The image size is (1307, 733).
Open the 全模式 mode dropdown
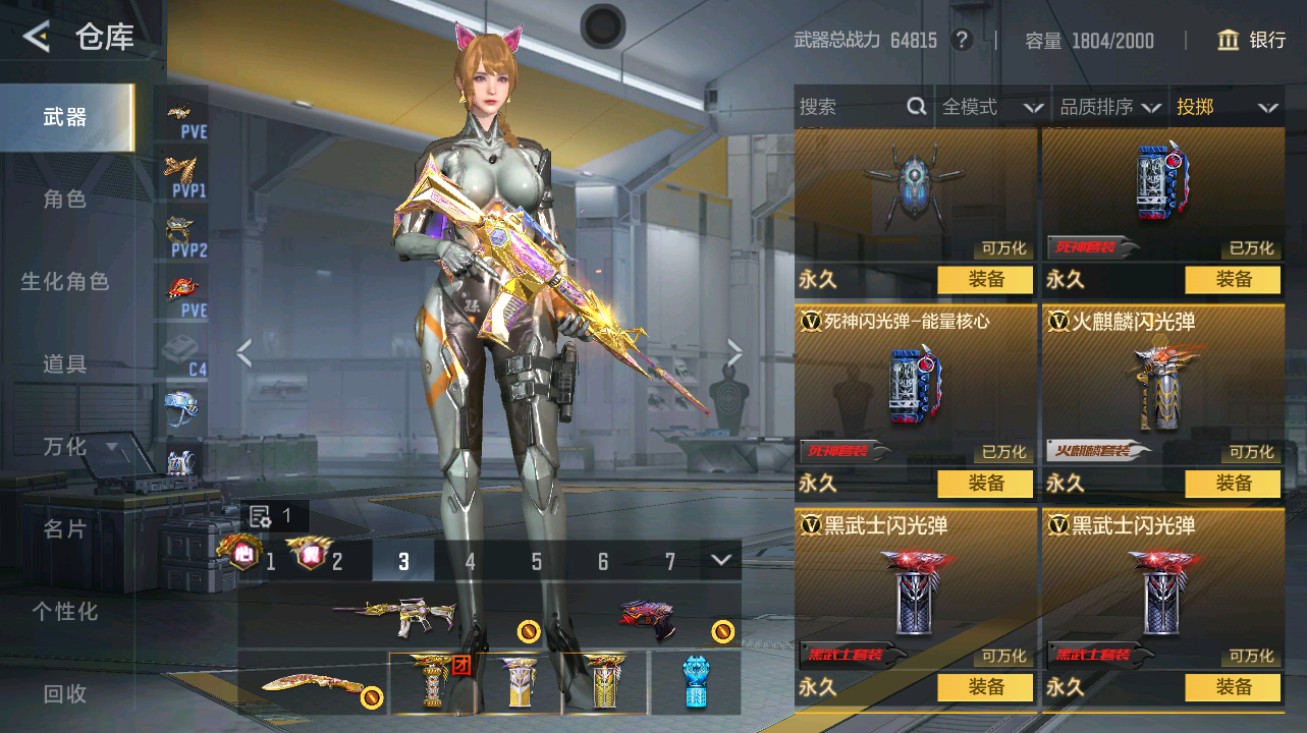[x=992, y=107]
